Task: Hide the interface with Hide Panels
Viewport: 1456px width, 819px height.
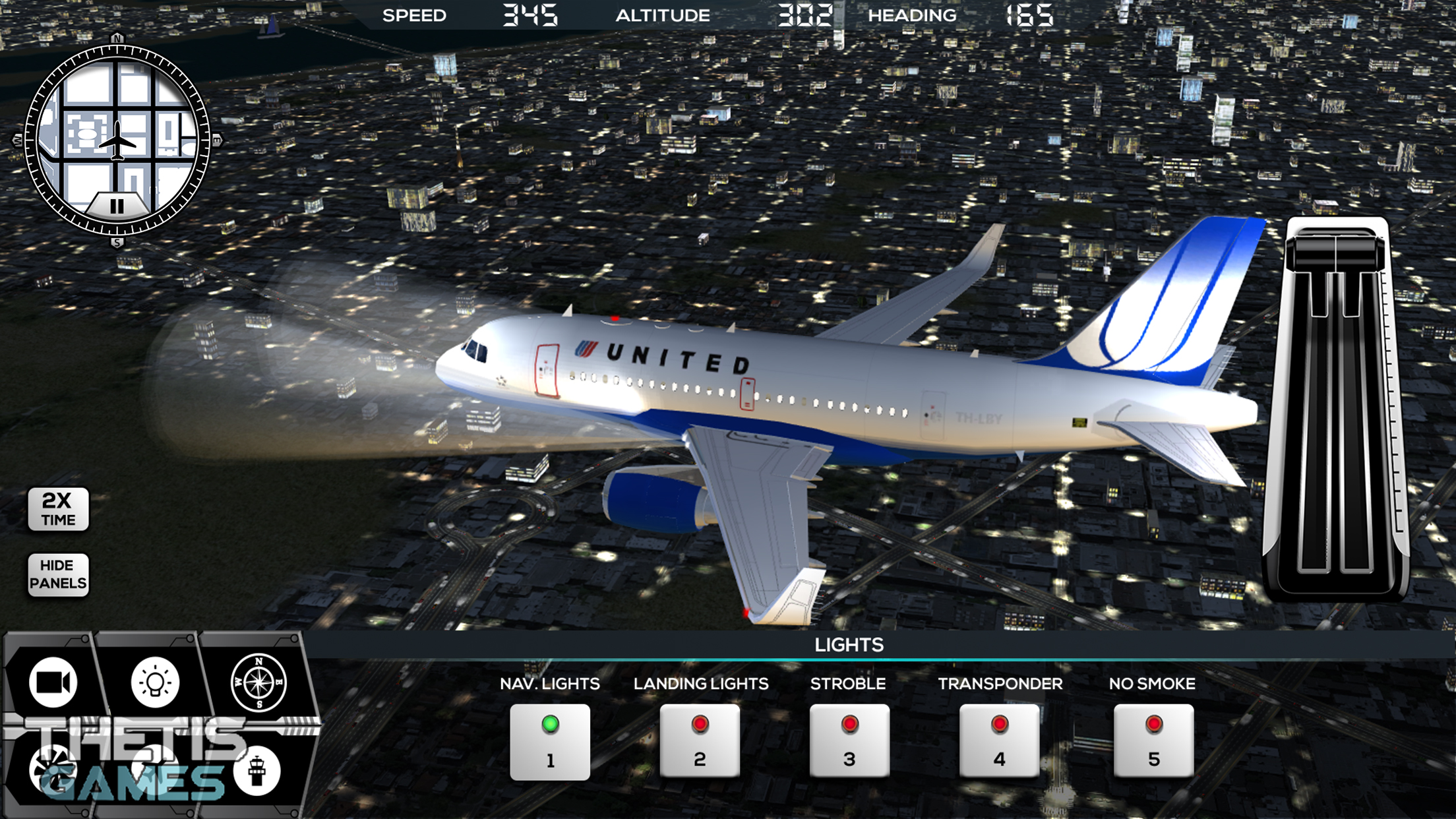Action: click(x=58, y=574)
